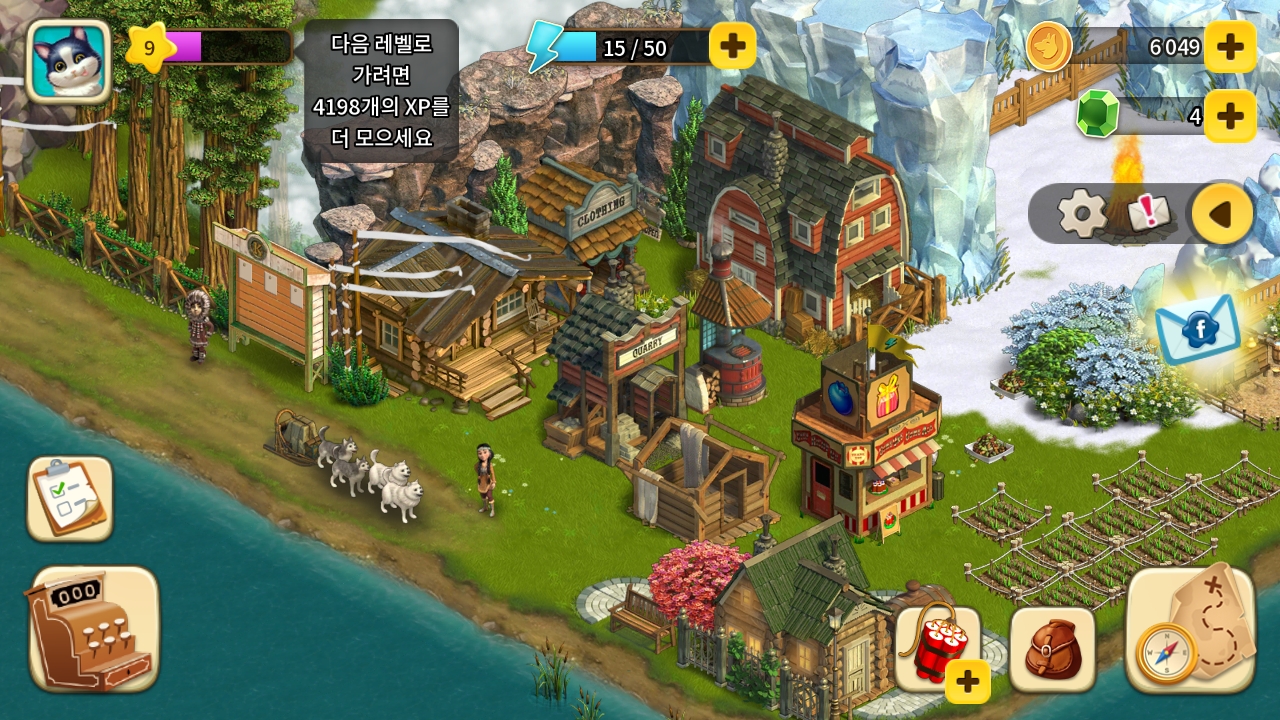This screenshot has width=1280, height=720.
Task: Purchase more green emeralds
Action: 1229,116
